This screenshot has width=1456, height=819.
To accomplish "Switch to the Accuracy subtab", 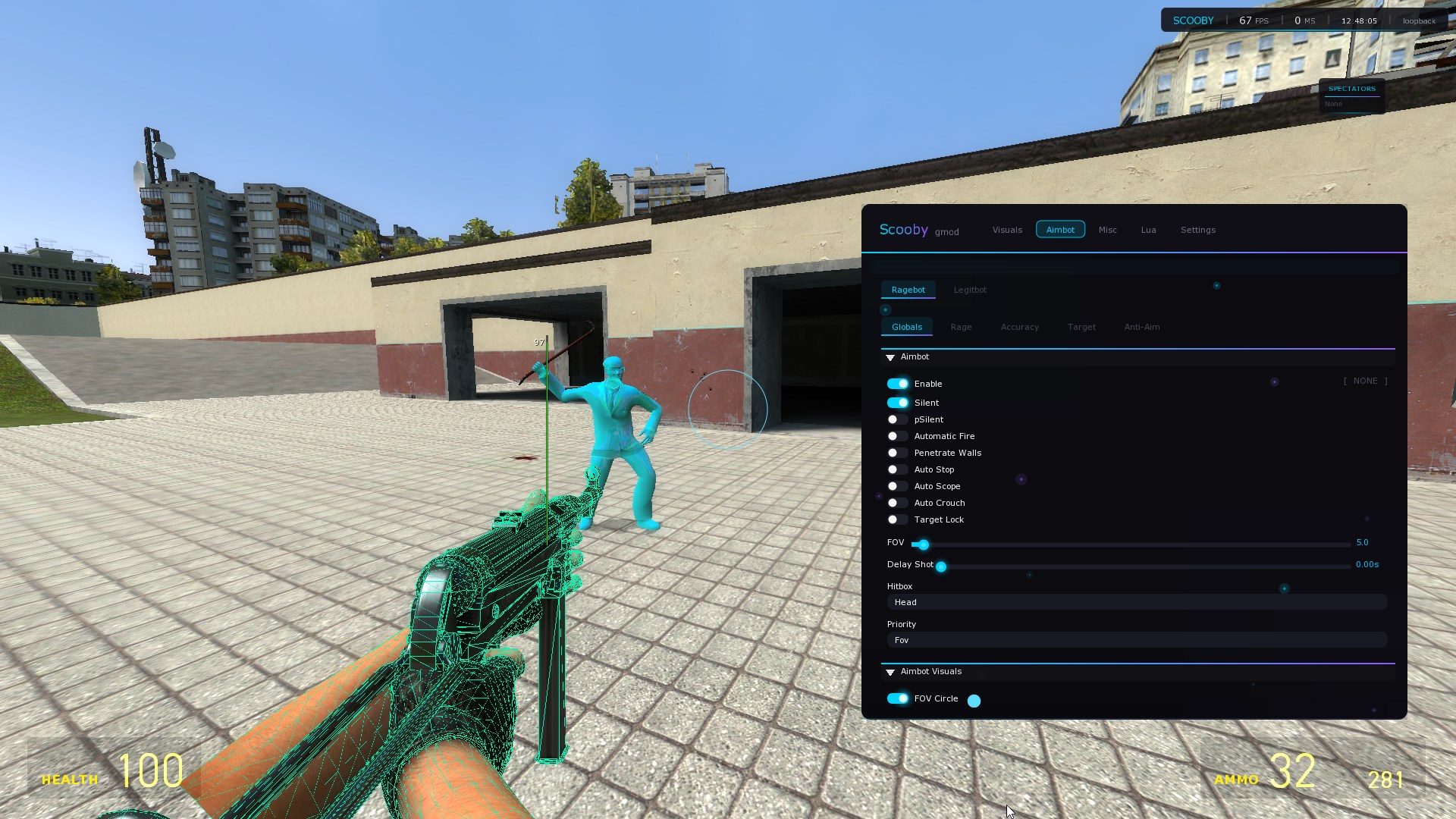I will point(1019,327).
